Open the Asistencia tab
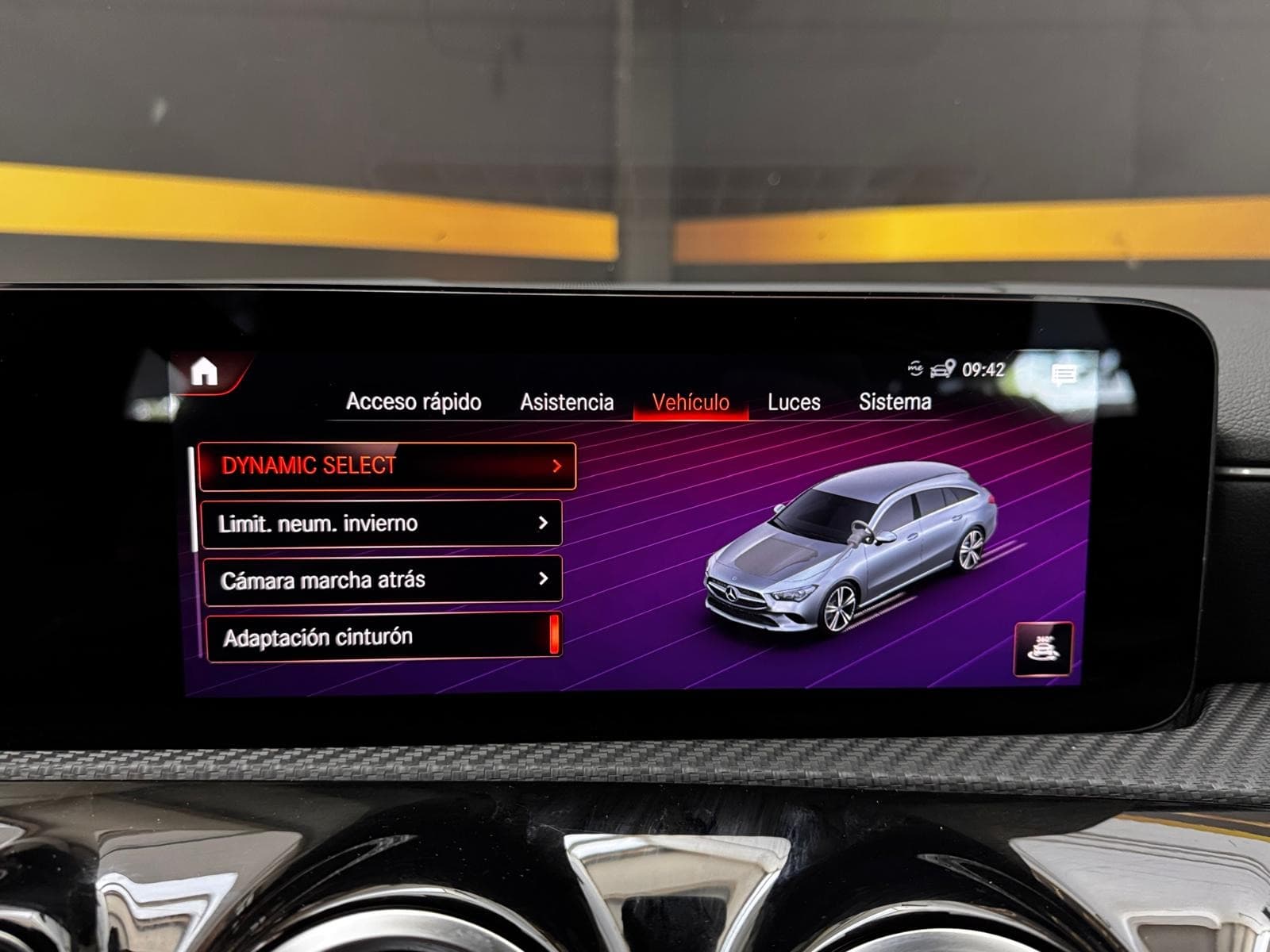This screenshot has height=952, width=1270. 567,403
